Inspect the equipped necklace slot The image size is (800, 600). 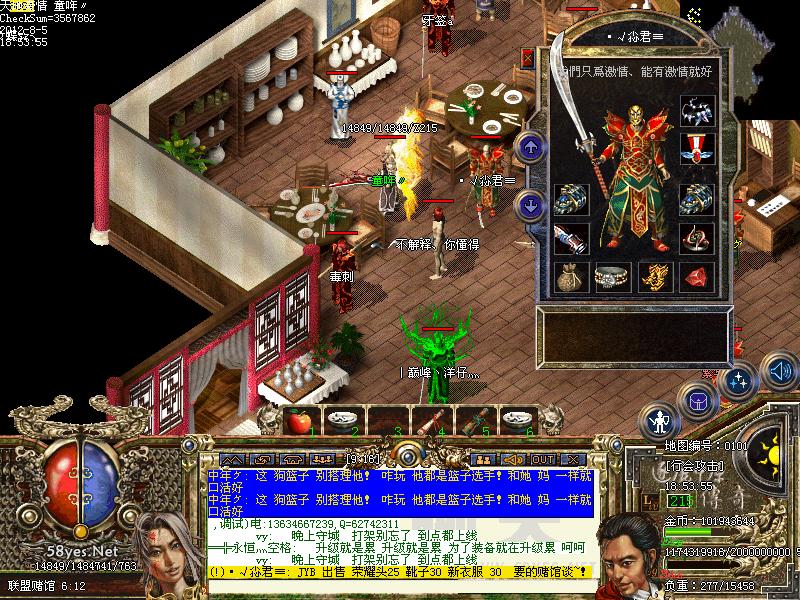[x=697, y=110]
